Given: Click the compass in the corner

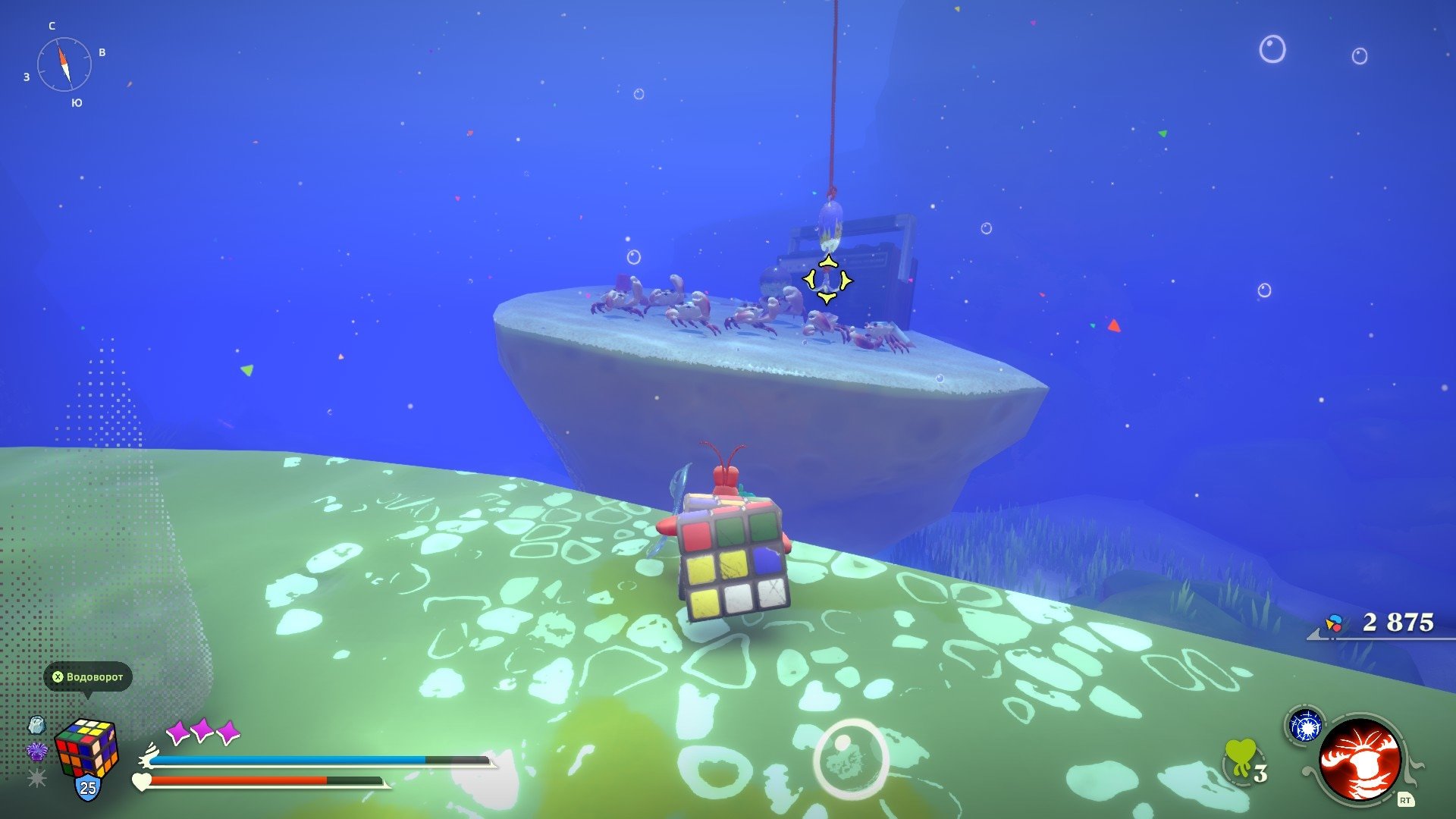Looking at the screenshot, I should click(64, 64).
